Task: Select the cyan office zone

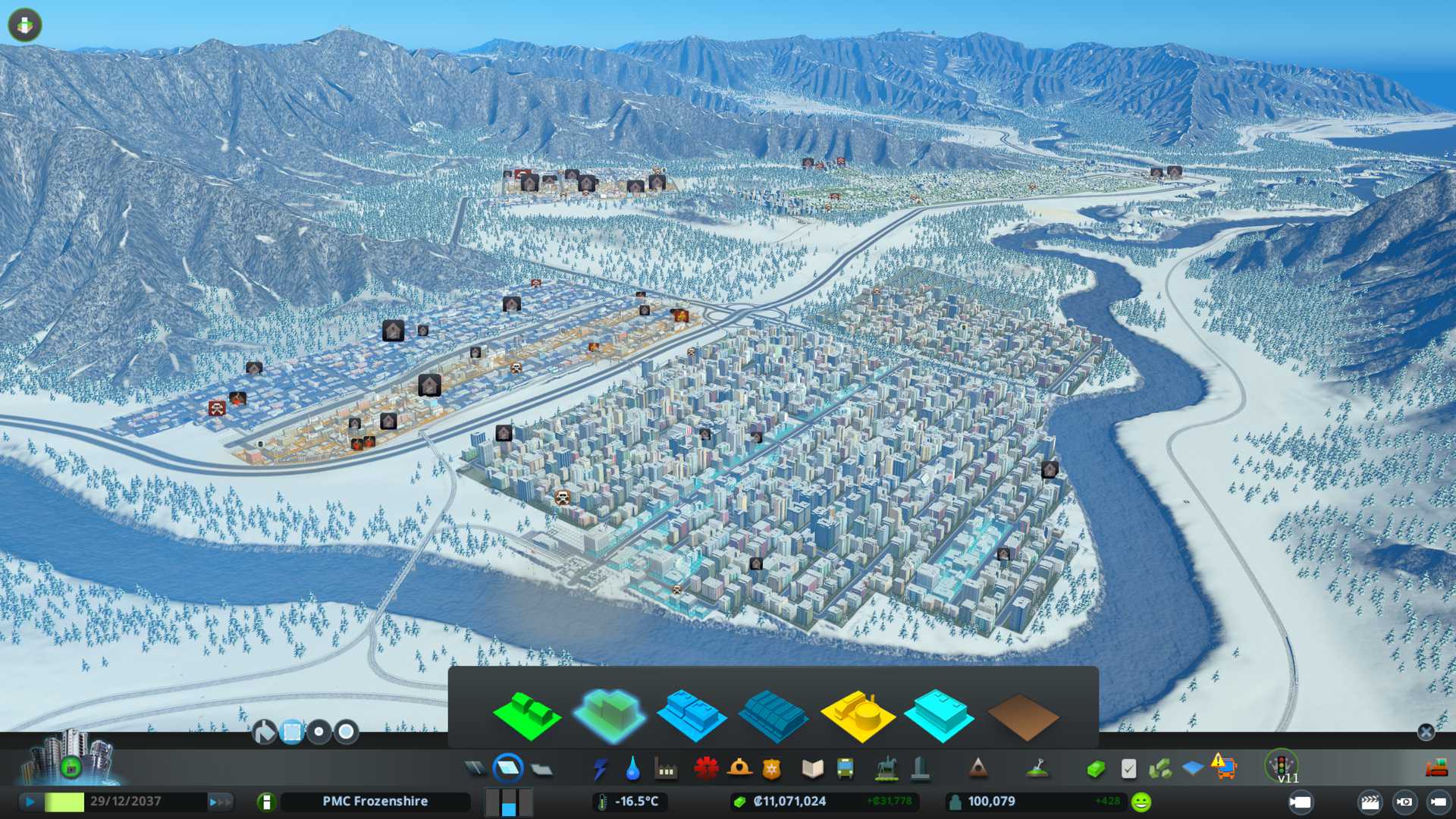Action: [940, 715]
